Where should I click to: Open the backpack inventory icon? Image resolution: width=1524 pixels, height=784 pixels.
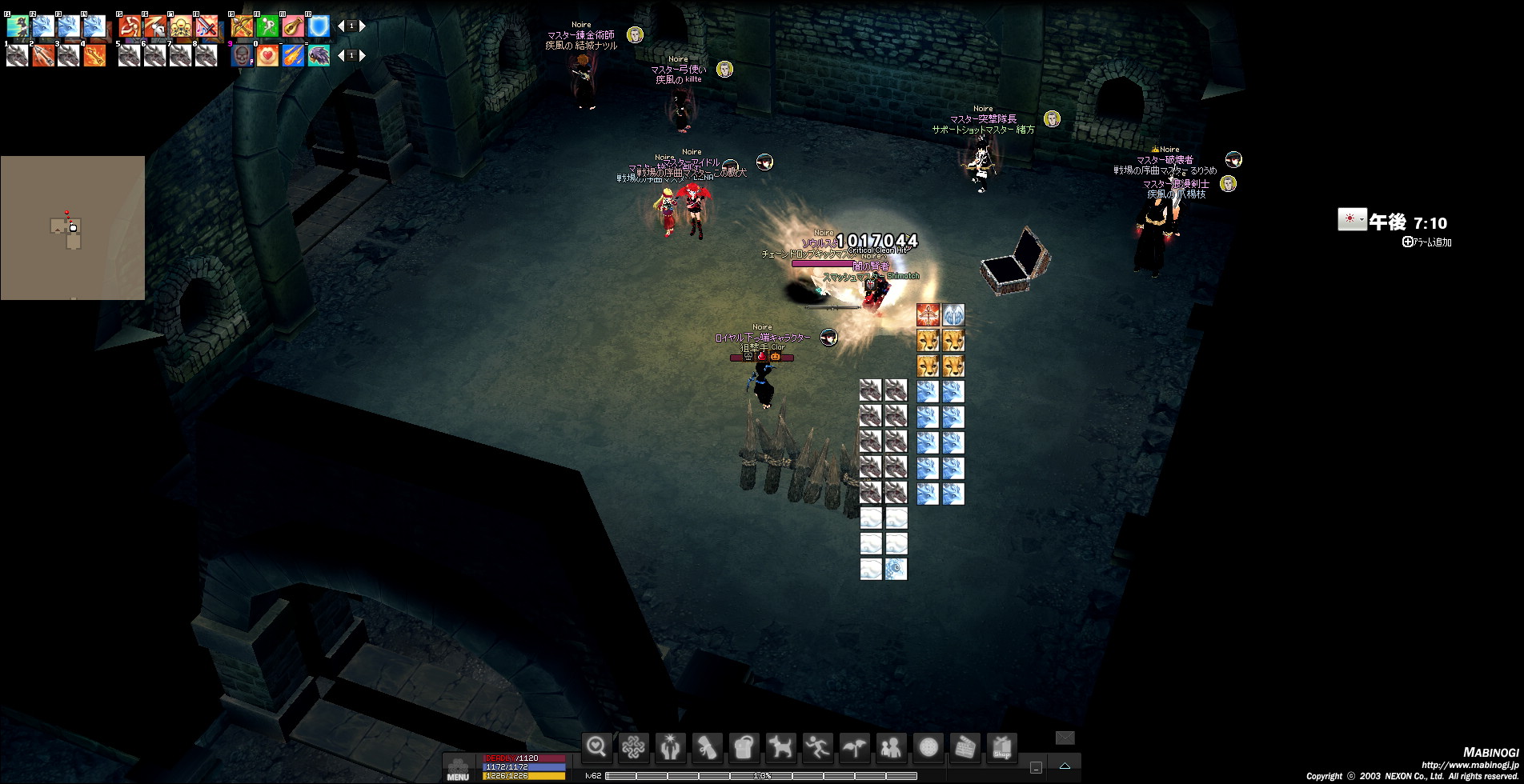[x=744, y=747]
